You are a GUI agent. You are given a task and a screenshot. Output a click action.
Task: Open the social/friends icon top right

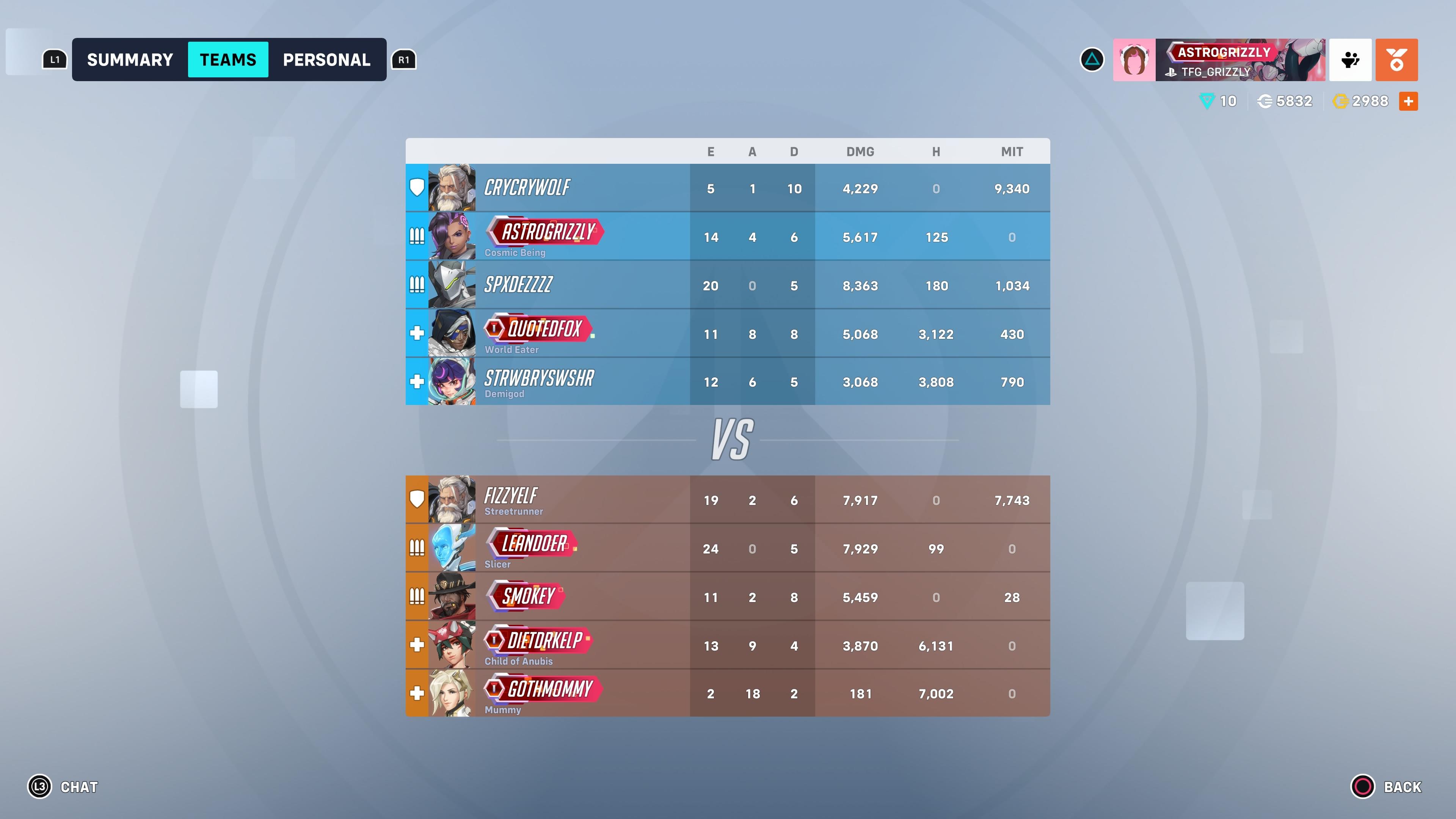(1351, 60)
